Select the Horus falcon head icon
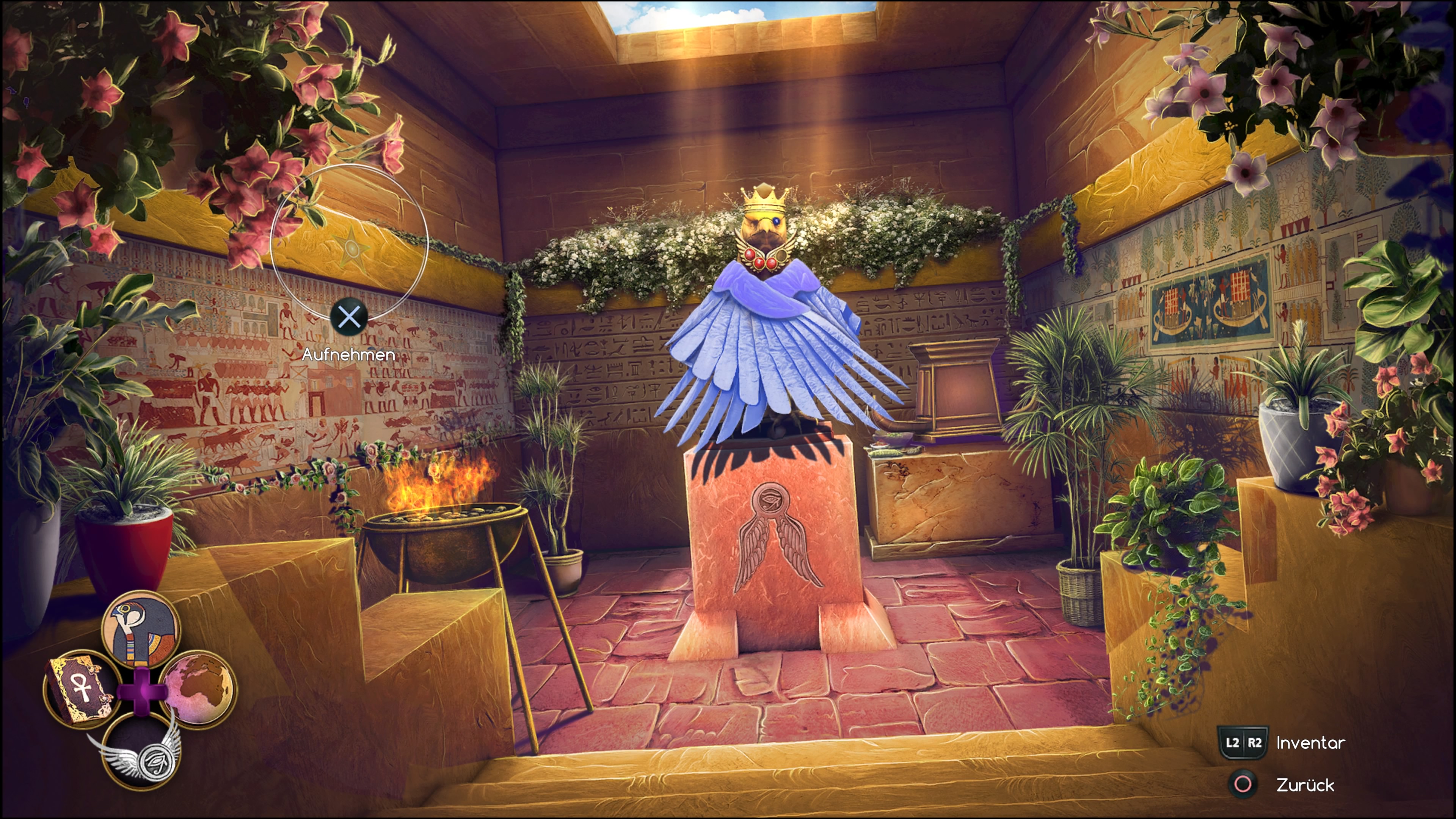This screenshot has width=1456, height=819. [141, 629]
